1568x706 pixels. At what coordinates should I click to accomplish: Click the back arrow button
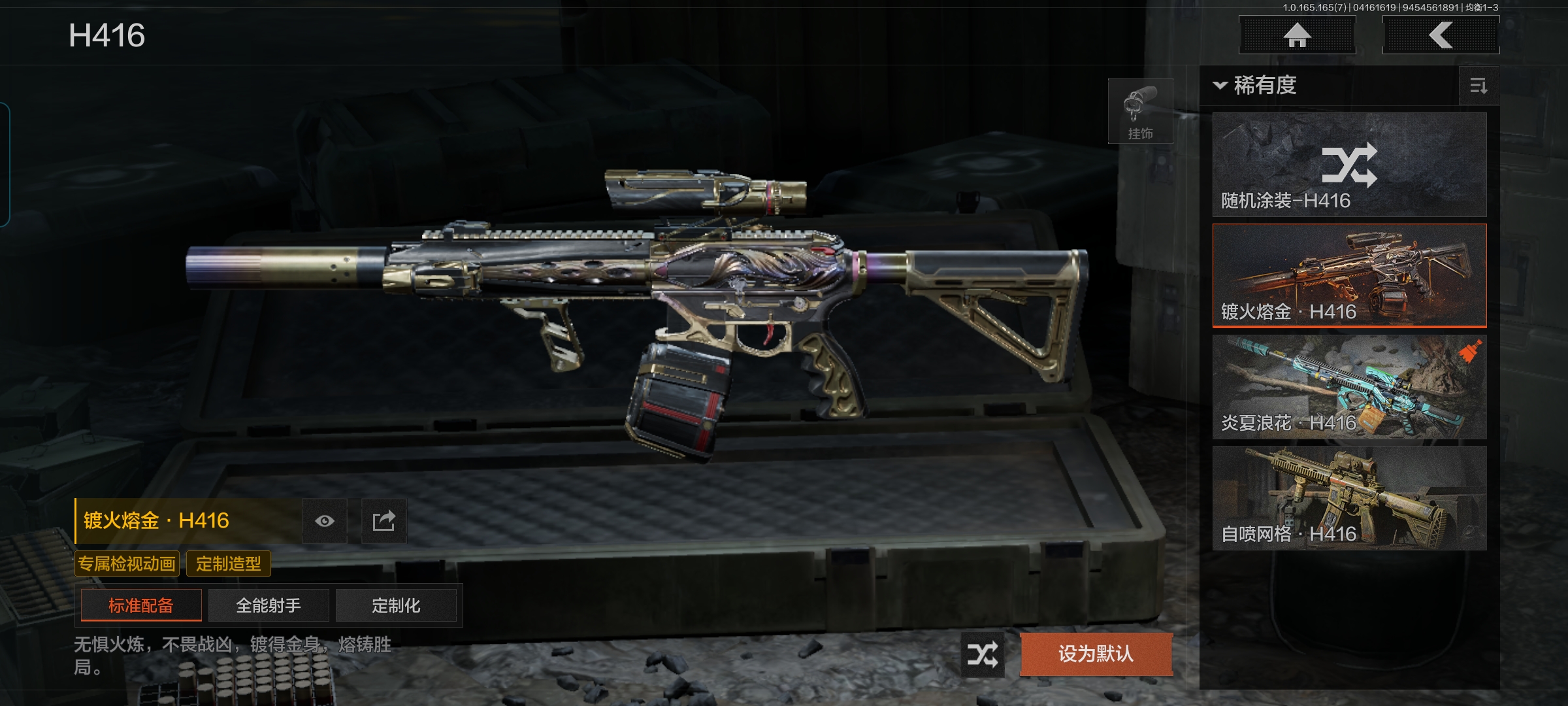tap(1441, 35)
